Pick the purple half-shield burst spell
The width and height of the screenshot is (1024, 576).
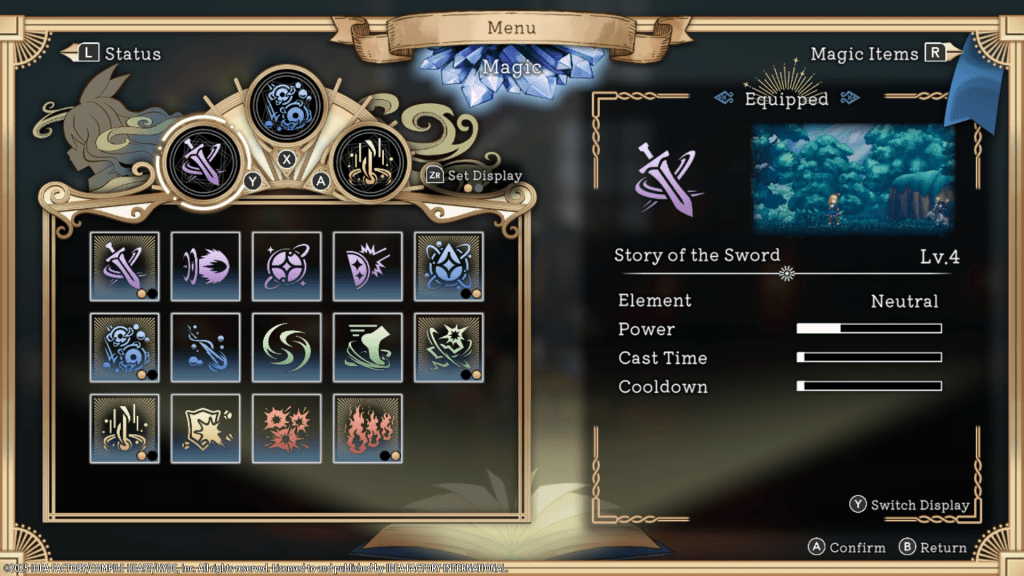point(367,266)
